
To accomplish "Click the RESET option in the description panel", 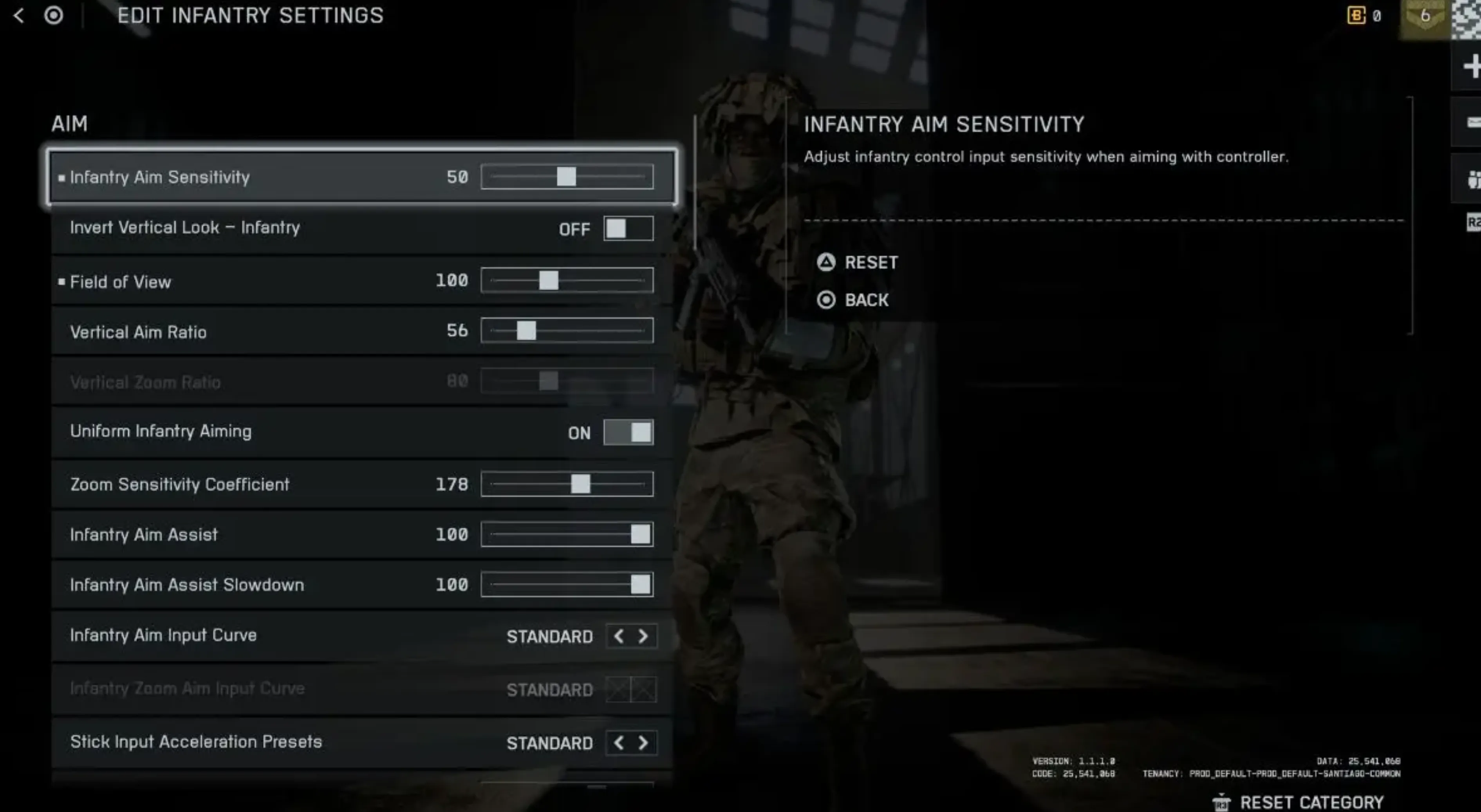I will pos(871,263).
